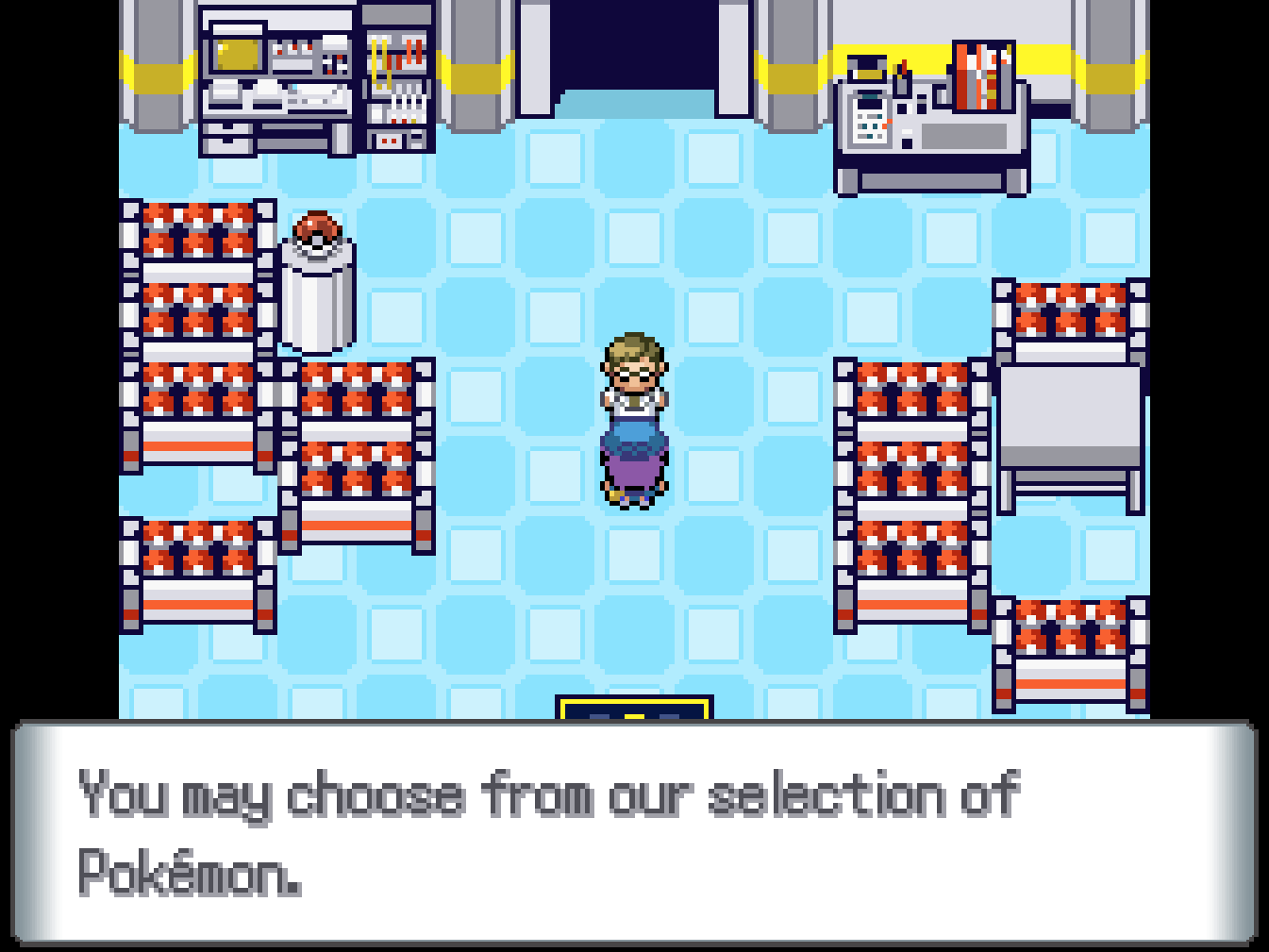Click the cash register on the counter

(868, 118)
